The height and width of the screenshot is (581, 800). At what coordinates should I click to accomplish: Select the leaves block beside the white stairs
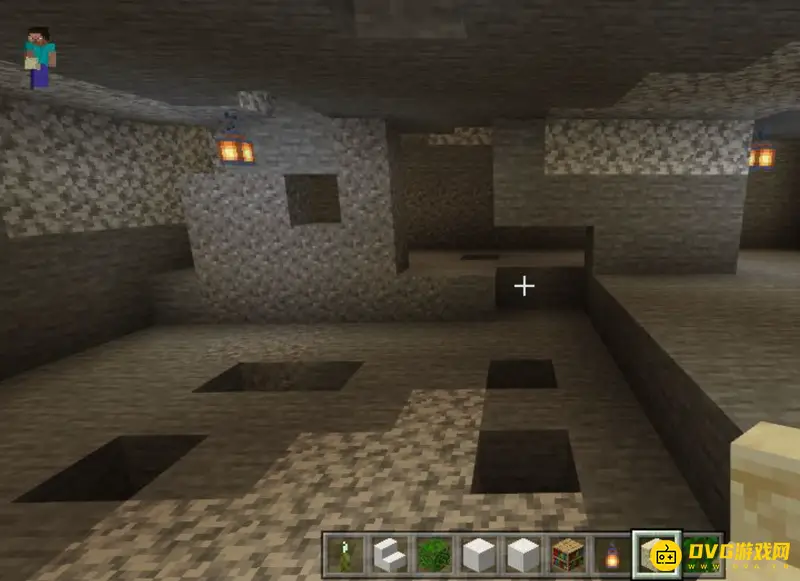[x=431, y=553]
